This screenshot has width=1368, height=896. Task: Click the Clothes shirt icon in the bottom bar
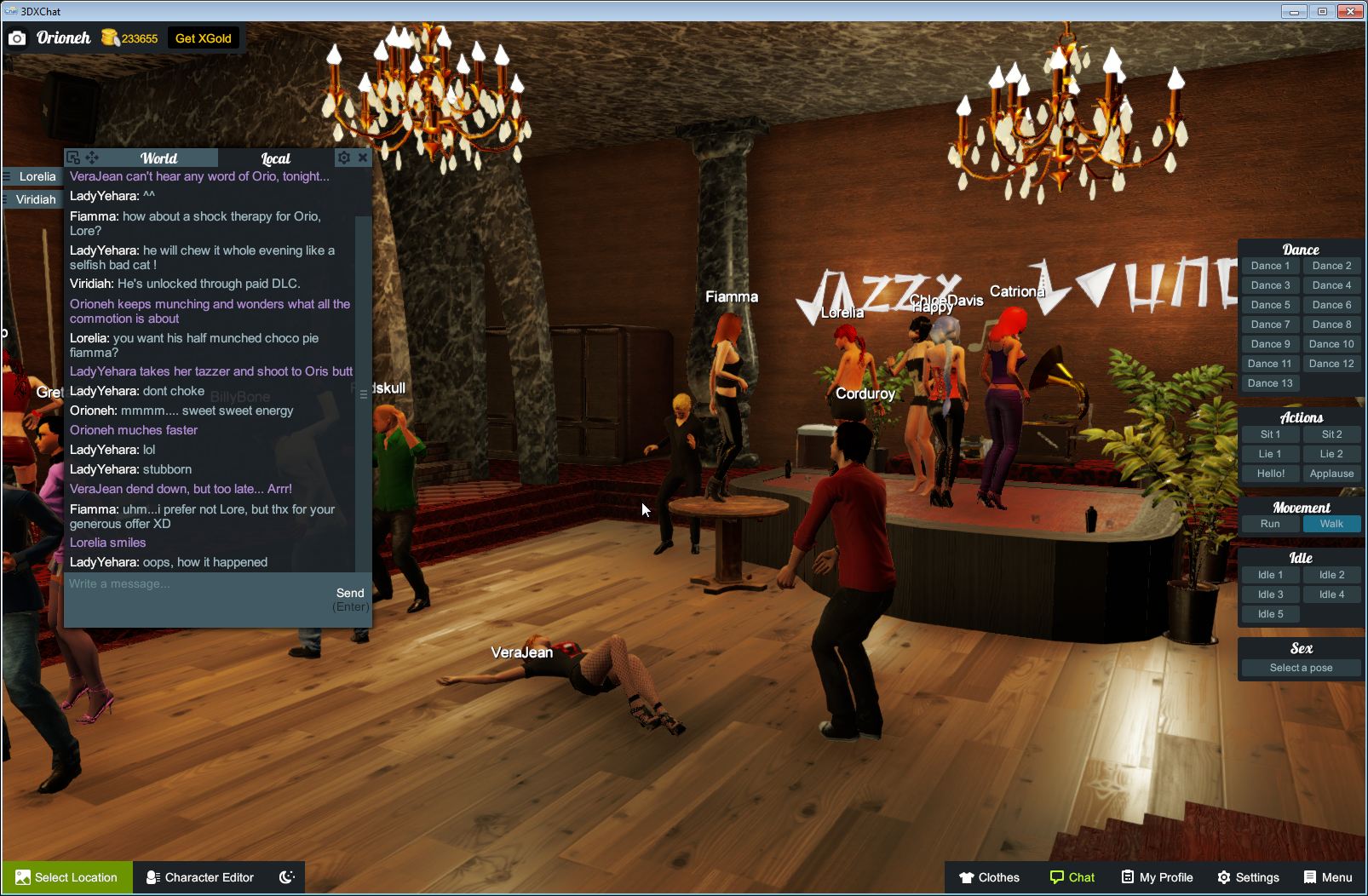(969, 877)
